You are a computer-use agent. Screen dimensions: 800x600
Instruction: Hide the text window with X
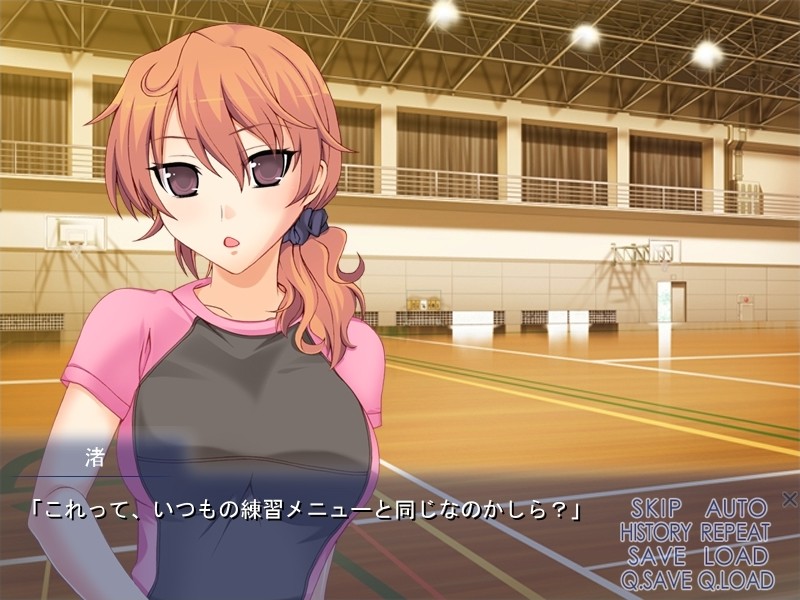click(789, 499)
